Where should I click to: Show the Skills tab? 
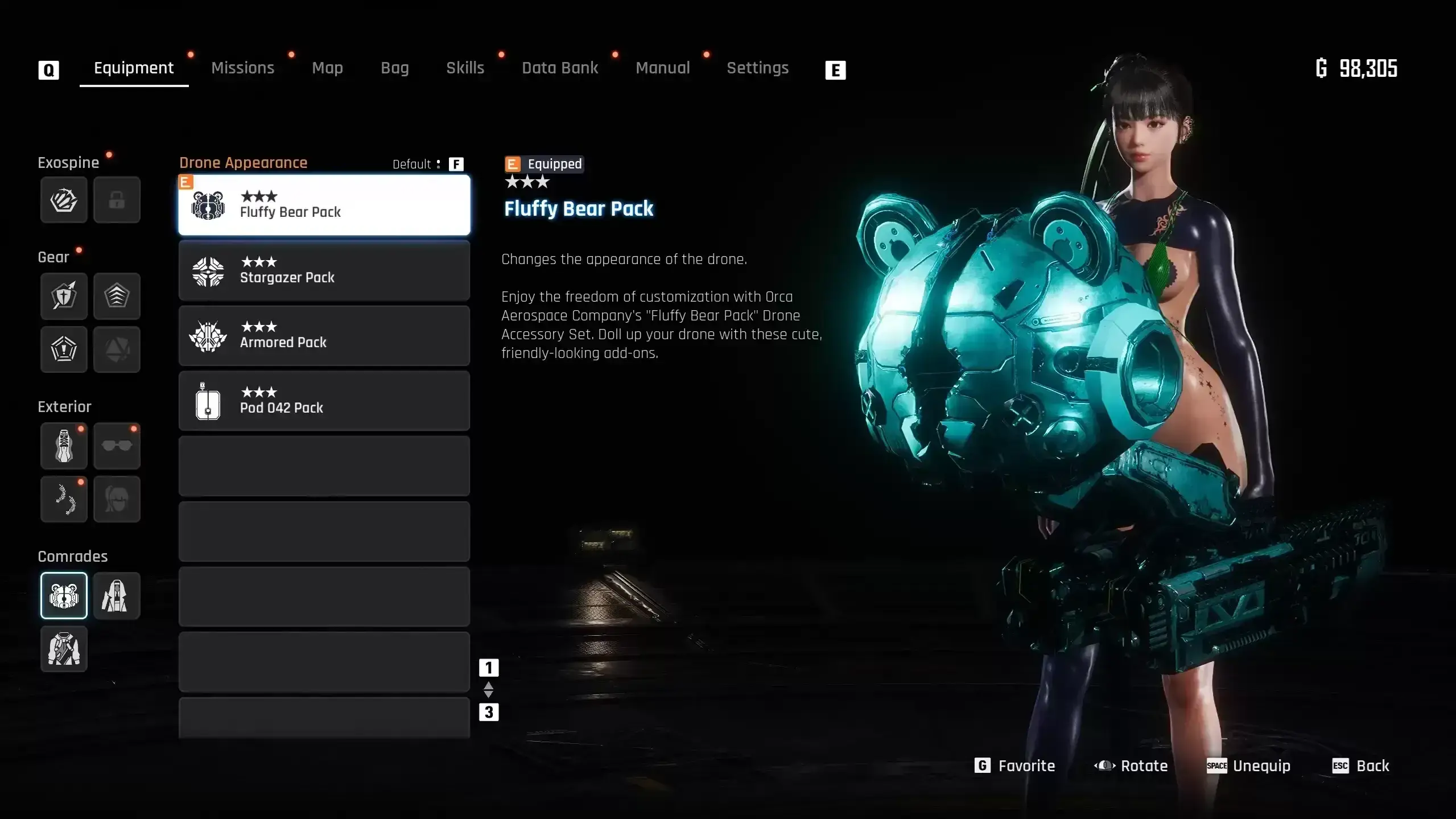pos(465,68)
